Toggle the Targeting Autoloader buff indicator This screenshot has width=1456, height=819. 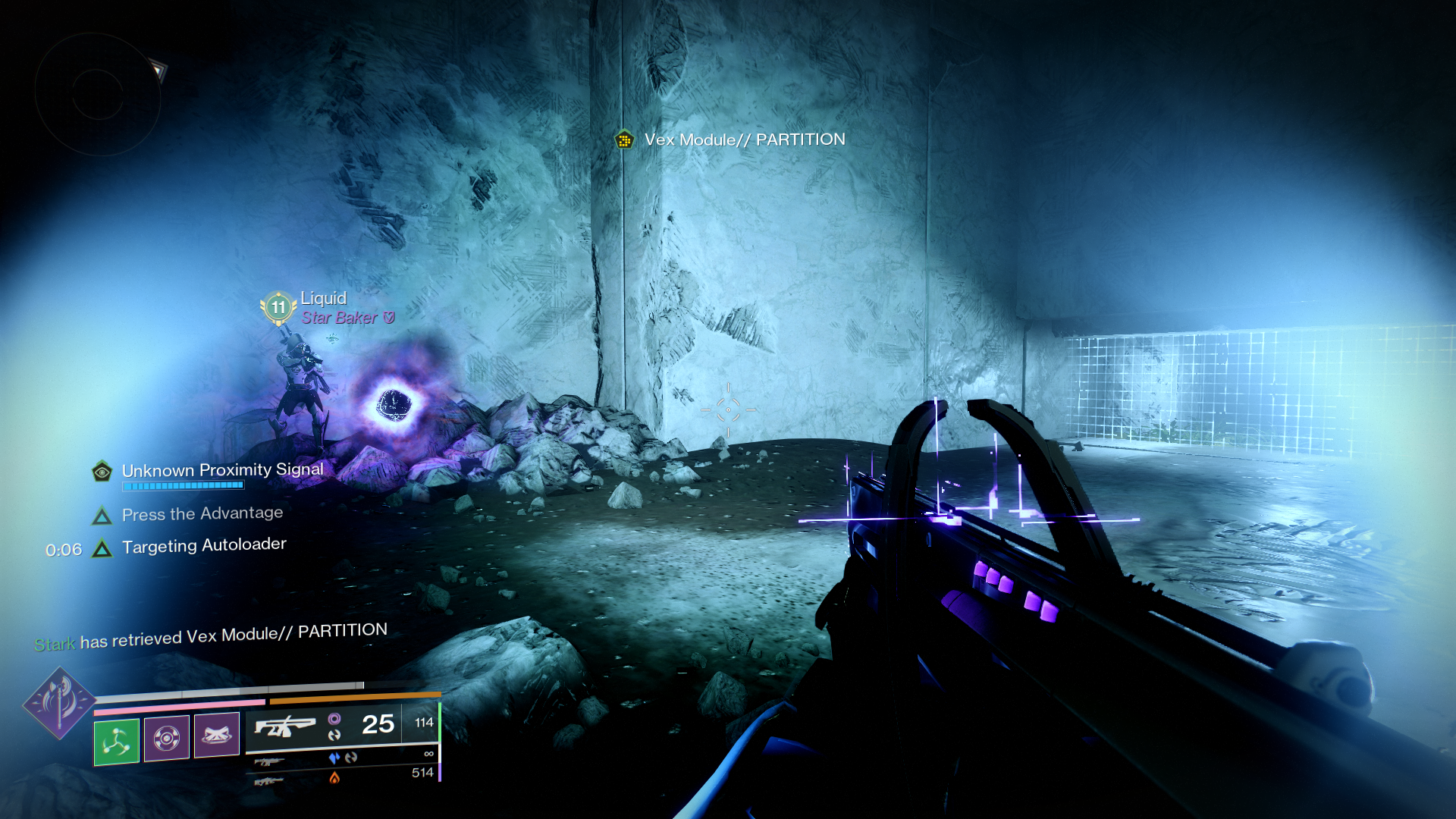[x=102, y=544]
